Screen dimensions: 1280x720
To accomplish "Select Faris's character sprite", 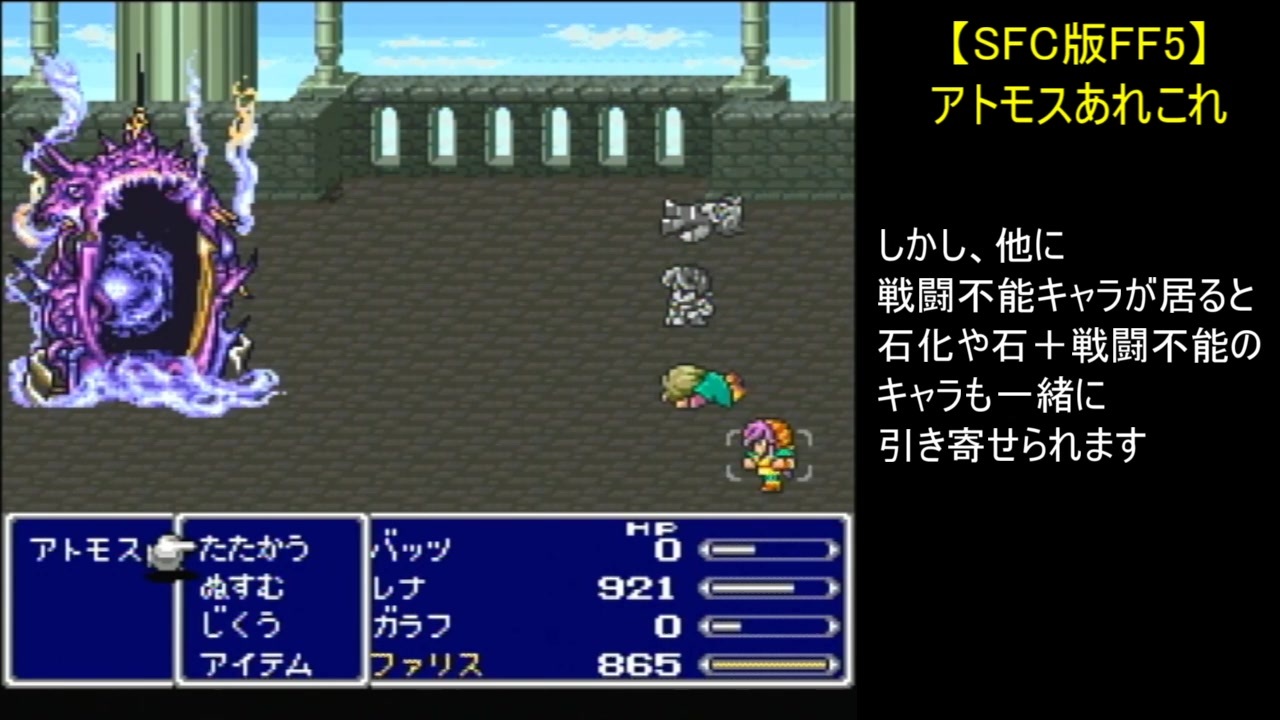I will [x=768, y=455].
